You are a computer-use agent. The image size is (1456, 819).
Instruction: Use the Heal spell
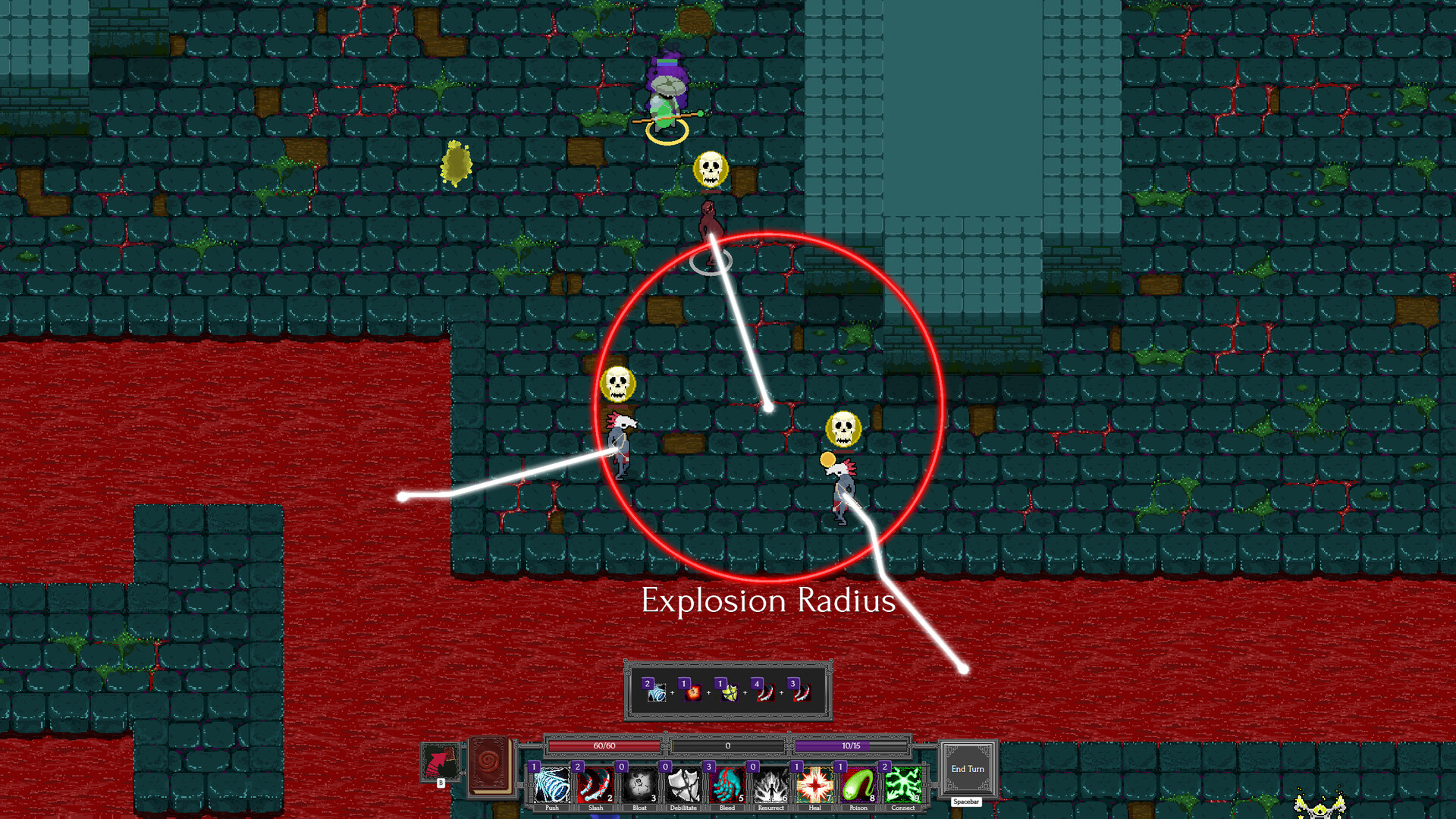click(814, 785)
